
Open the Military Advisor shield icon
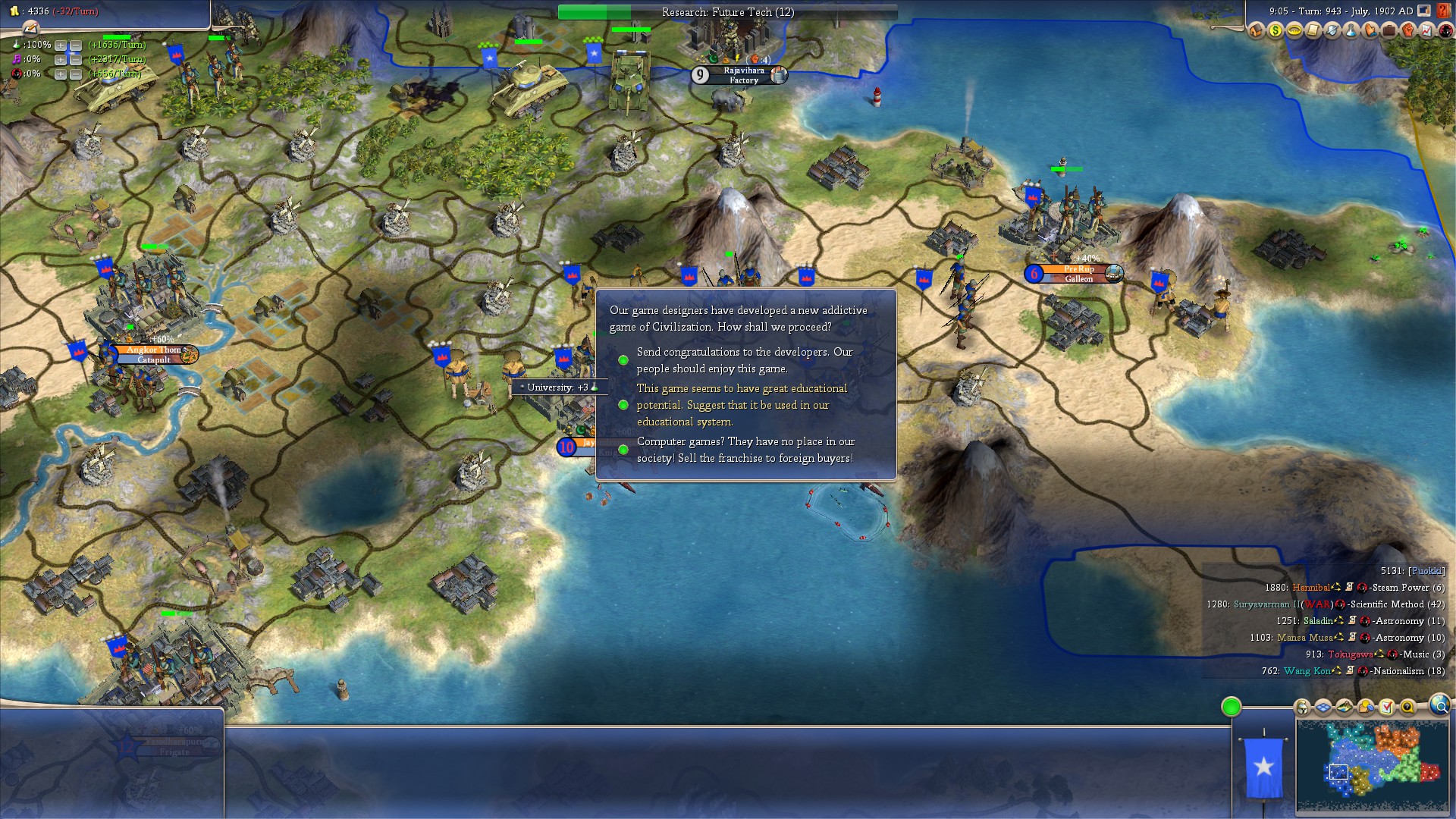1331,30
